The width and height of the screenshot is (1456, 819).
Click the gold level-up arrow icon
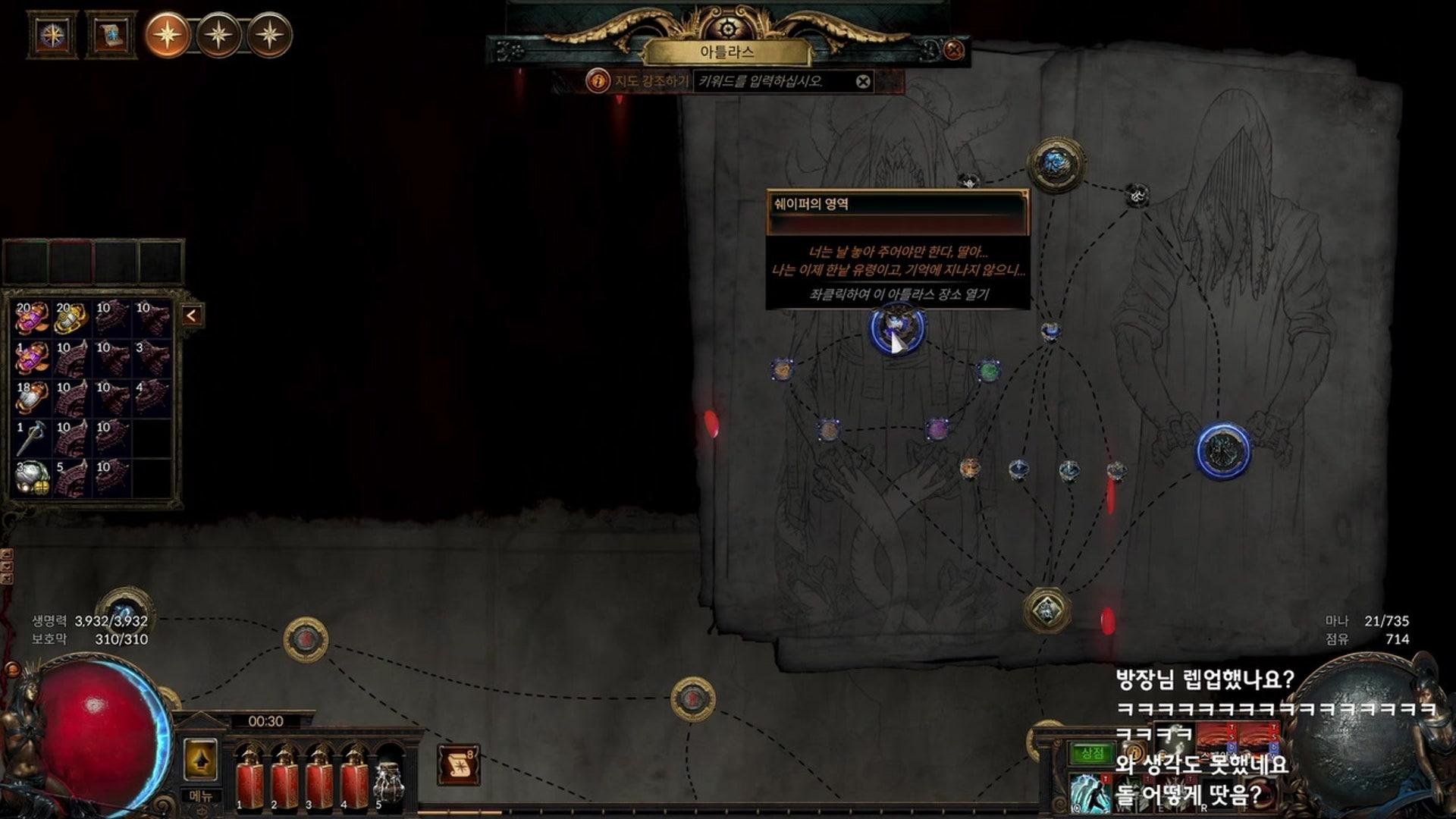(201, 760)
